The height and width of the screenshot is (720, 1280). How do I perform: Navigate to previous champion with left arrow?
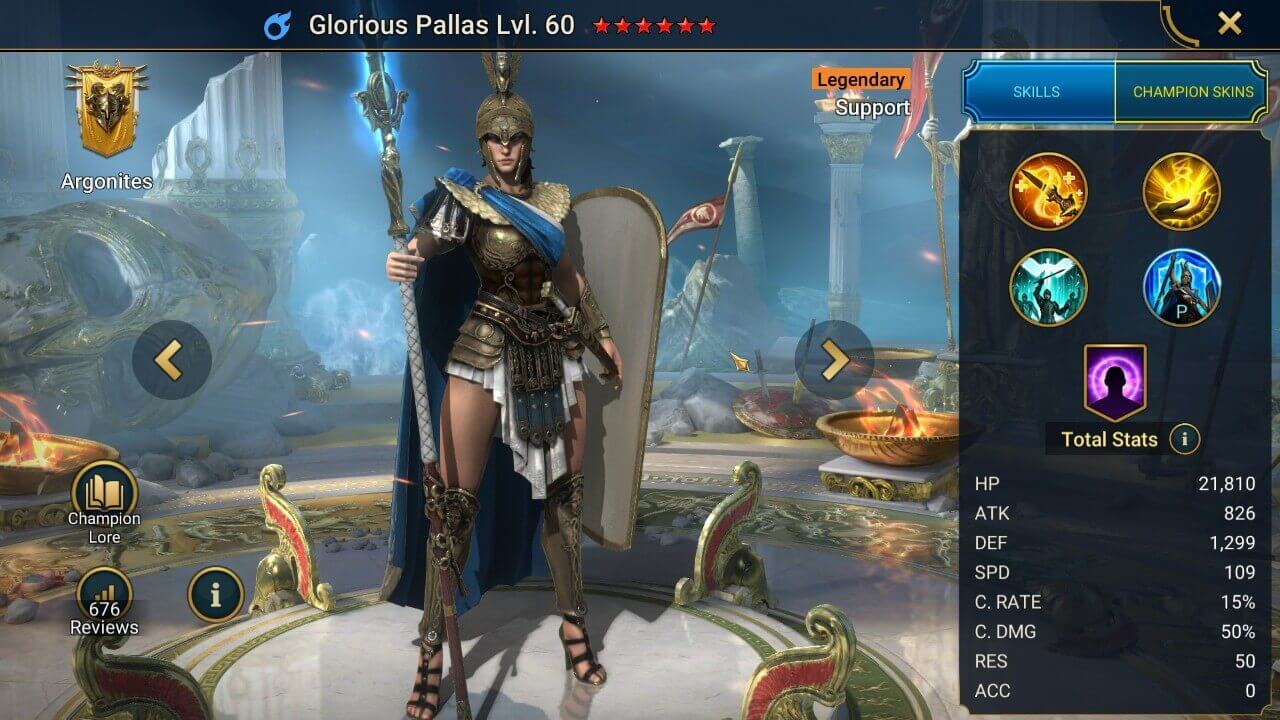[x=169, y=358]
